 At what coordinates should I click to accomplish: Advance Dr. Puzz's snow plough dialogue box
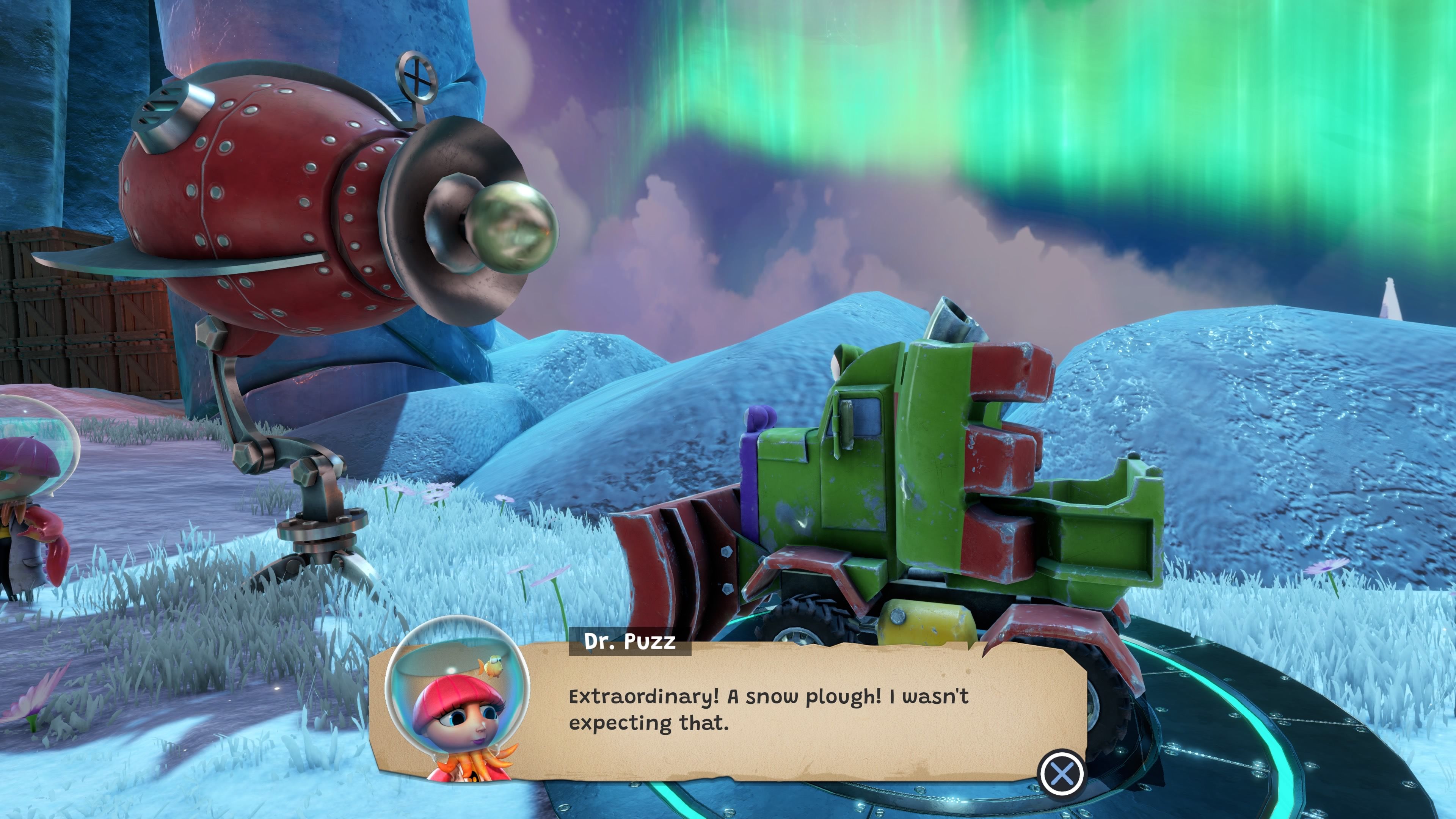(1062, 773)
